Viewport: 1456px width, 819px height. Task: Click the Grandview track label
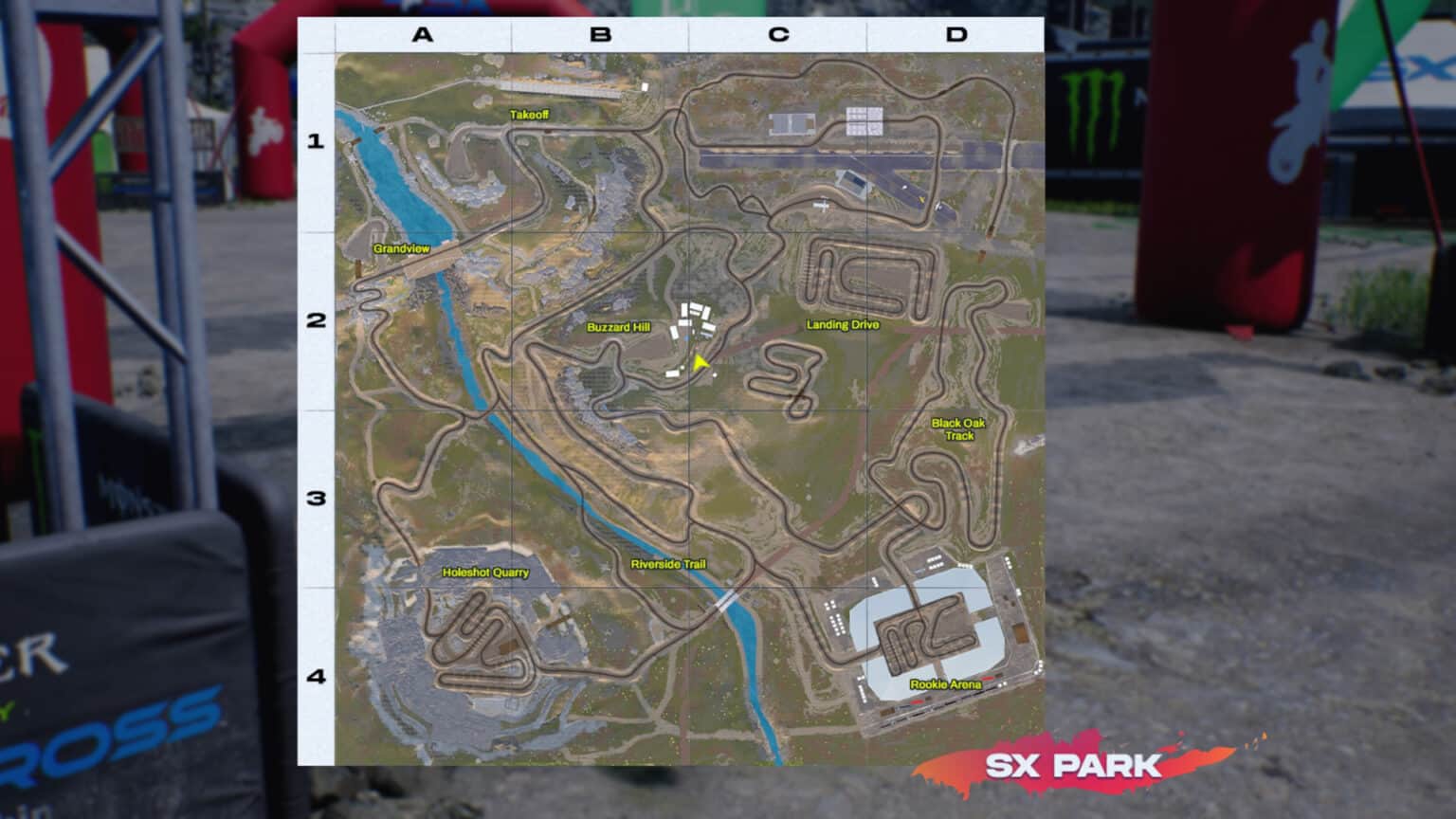(402, 247)
